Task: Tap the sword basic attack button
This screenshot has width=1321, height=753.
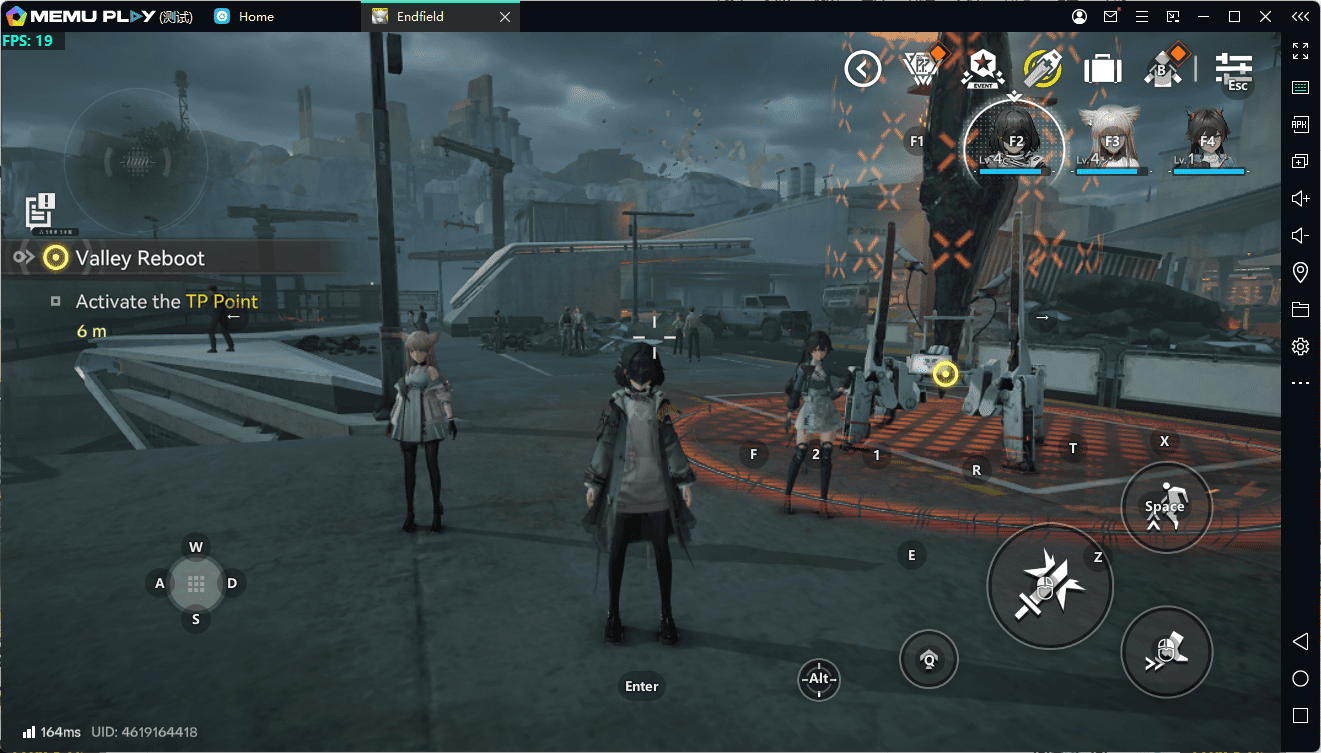Action: pos(1049,586)
